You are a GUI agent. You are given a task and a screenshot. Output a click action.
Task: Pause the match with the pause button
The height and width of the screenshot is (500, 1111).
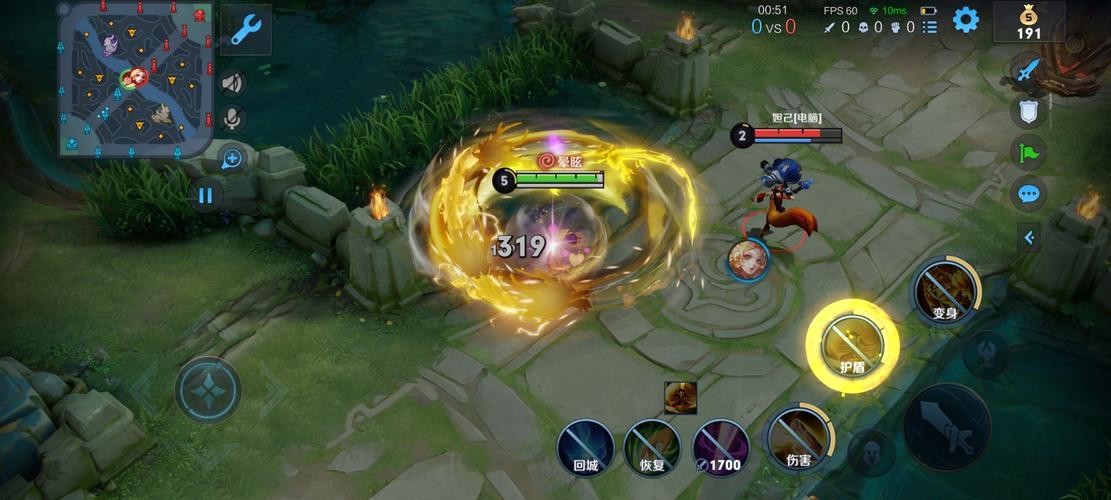(205, 195)
